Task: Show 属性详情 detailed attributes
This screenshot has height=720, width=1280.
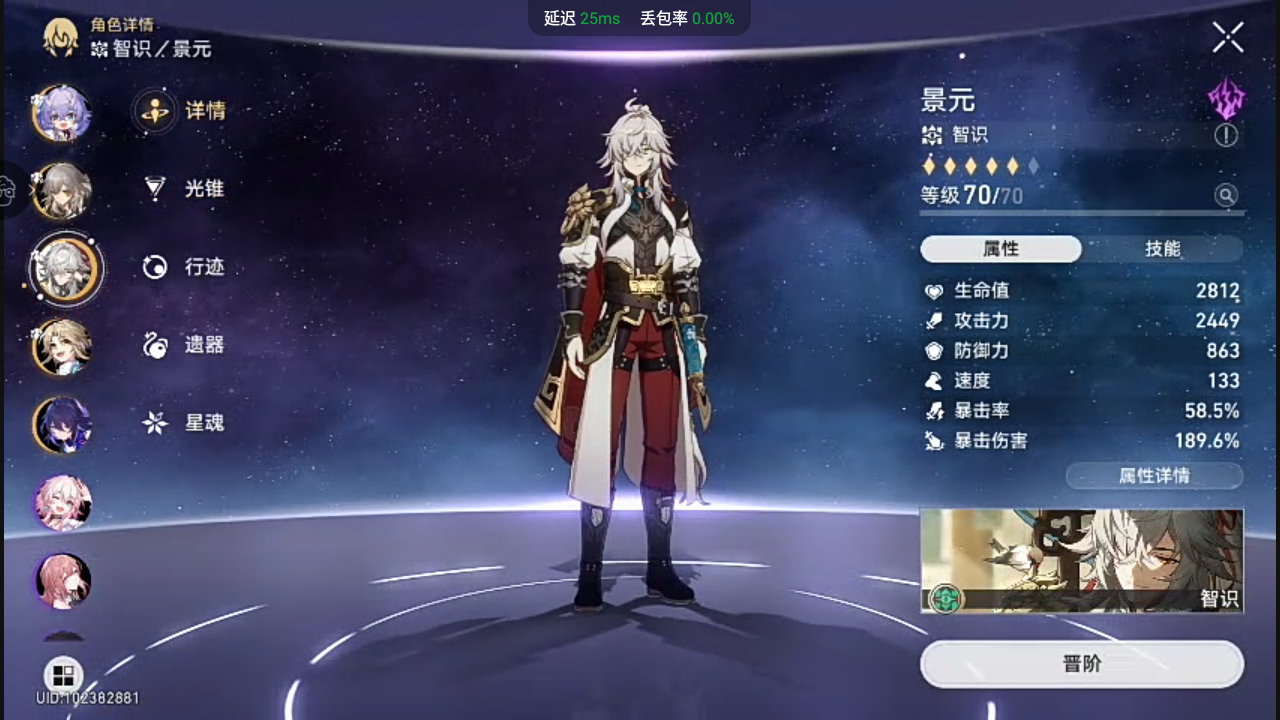Action: tap(1154, 476)
